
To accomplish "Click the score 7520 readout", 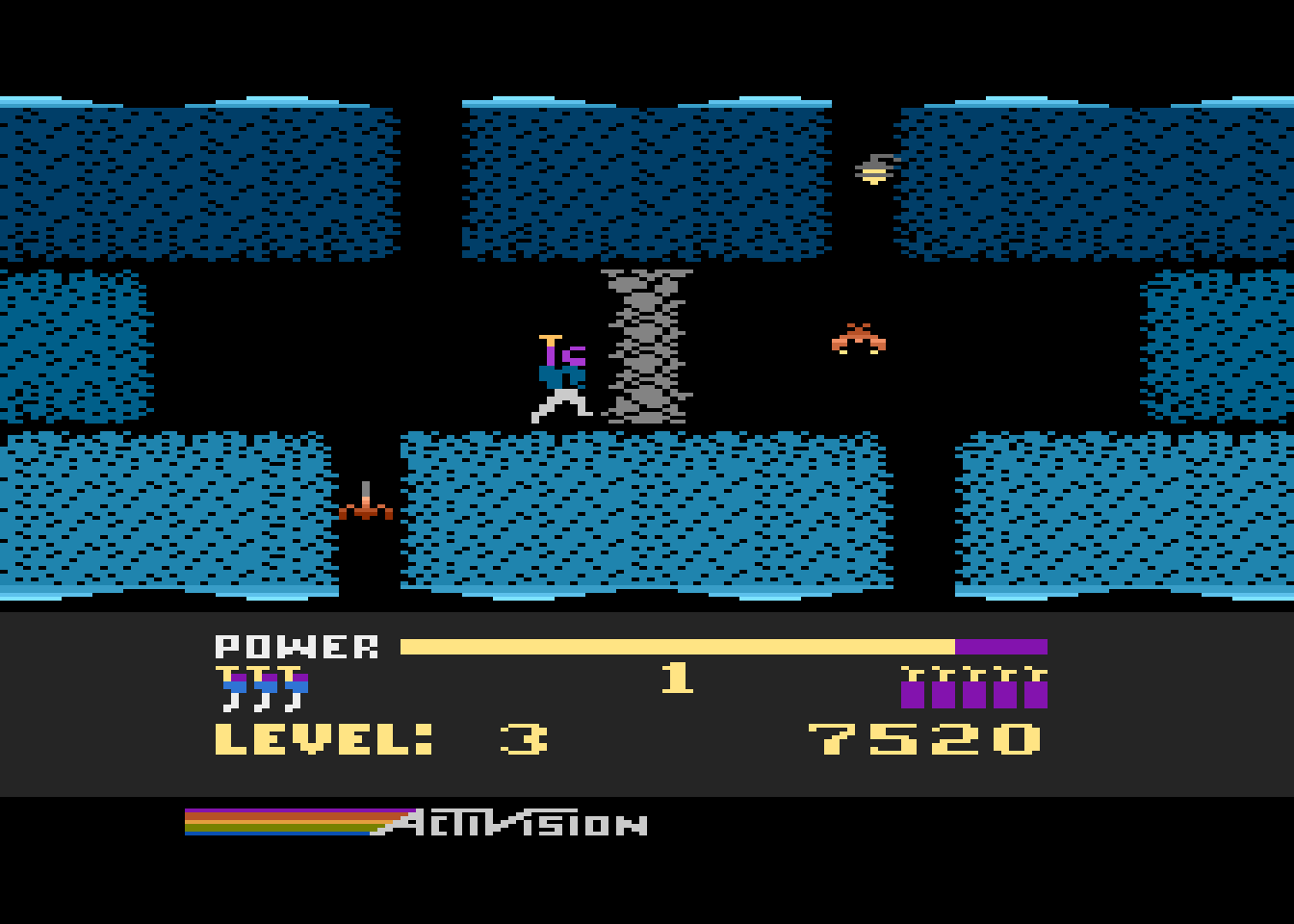I will (x=924, y=741).
